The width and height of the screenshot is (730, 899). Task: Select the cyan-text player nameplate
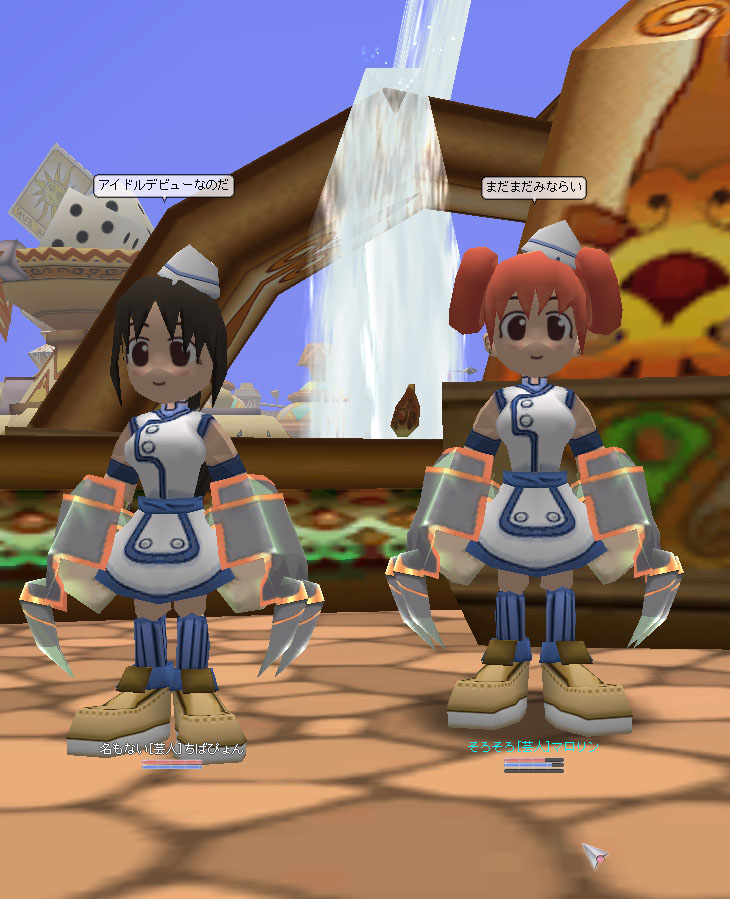(532, 746)
